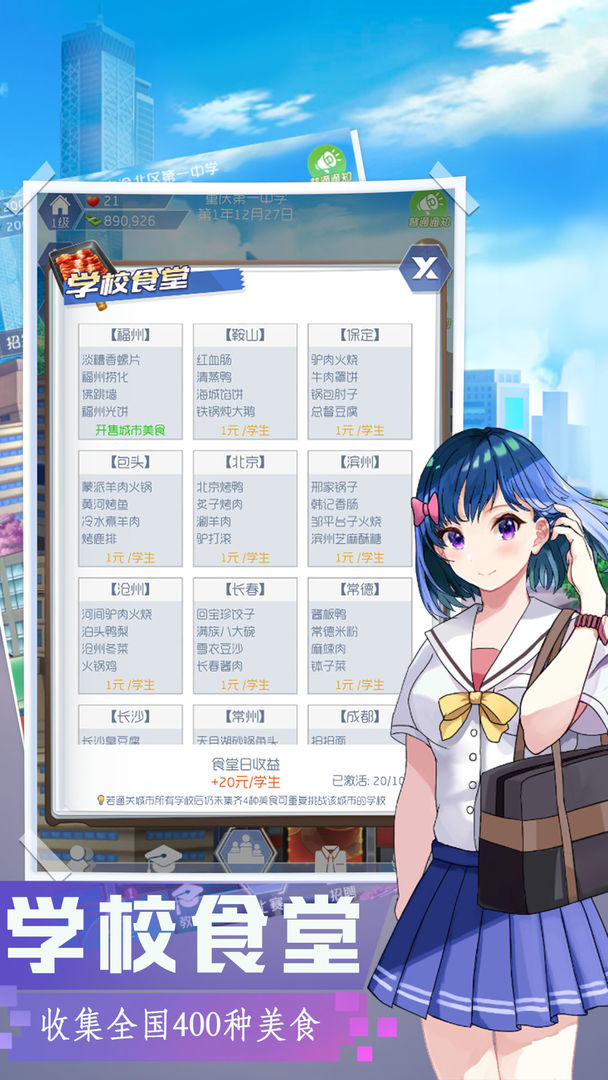Pick the 北京 city food card

245,507
